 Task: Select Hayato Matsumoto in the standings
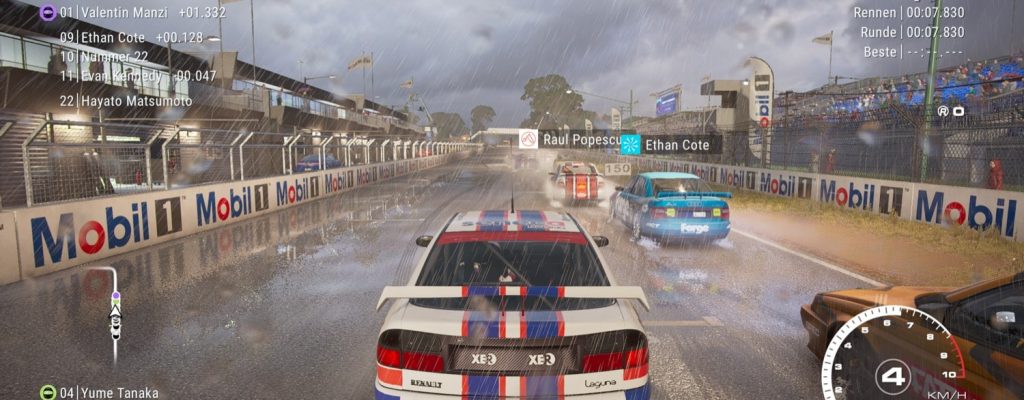[x=125, y=101]
